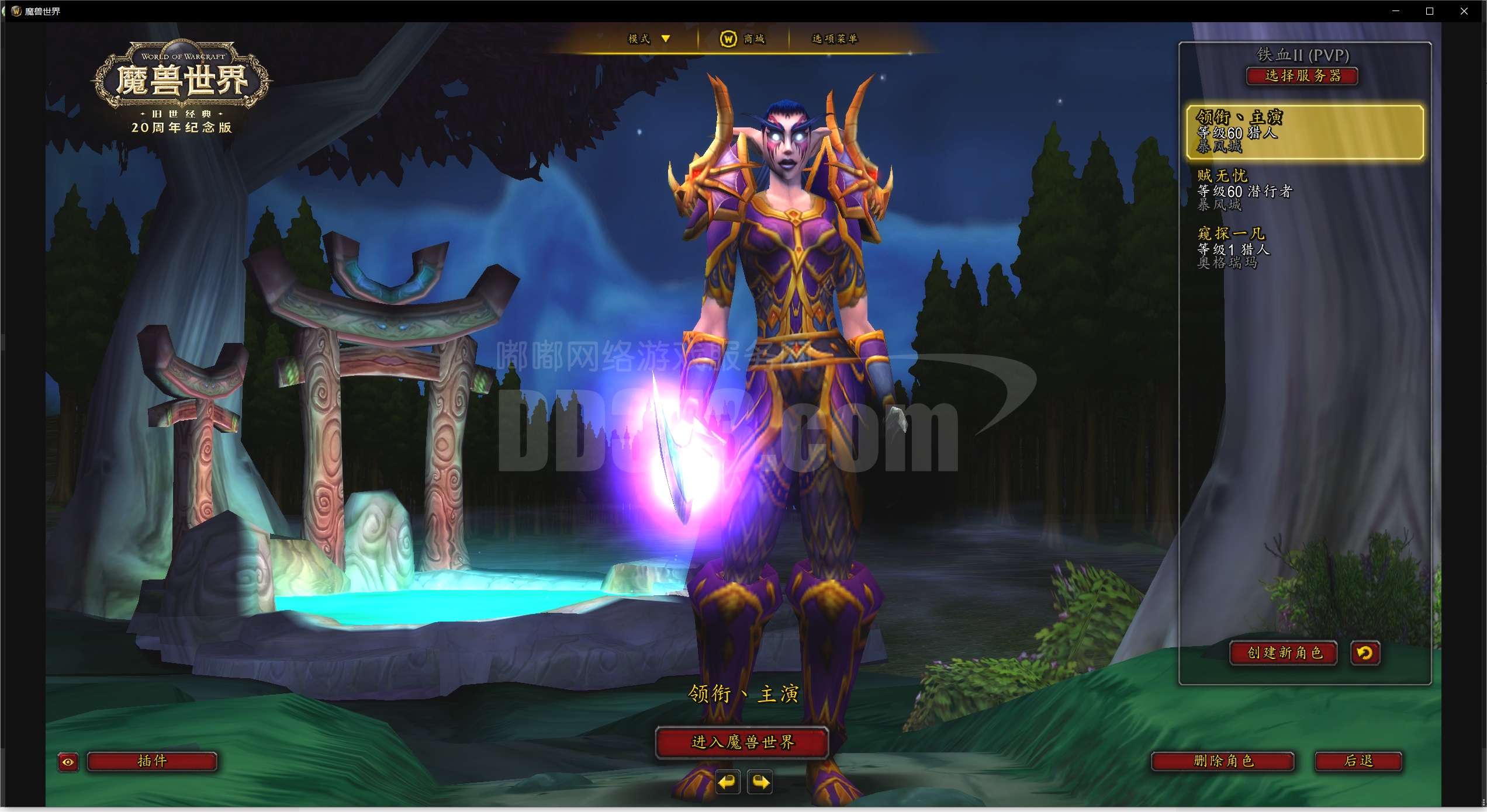1487x812 pixels.
Task: Rotate character with the right arrow
Action: pyautogui.click(x=760, y=782)
